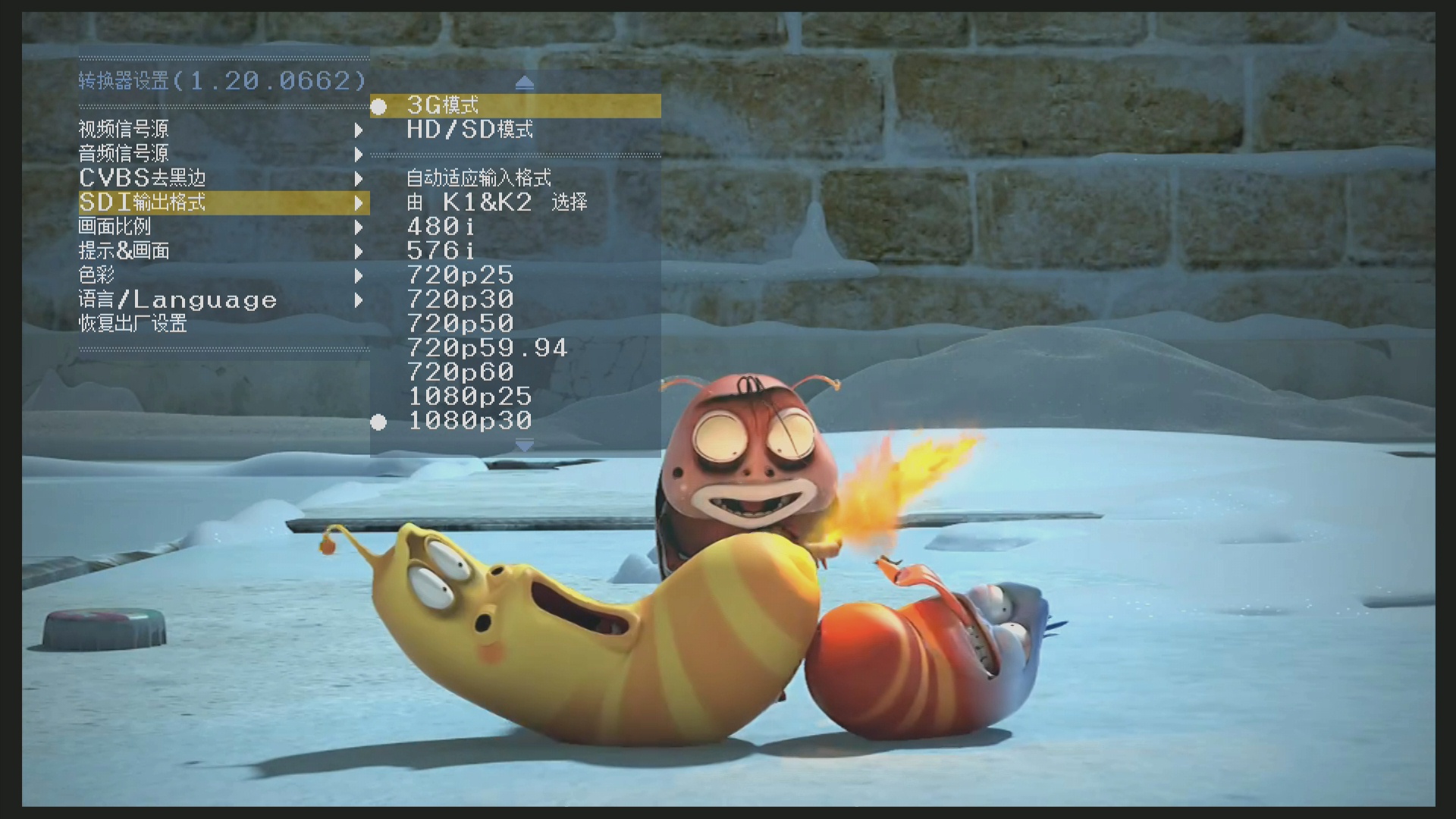Open the 画面比例 settings
This screenshot has height=819, width=1456.
point(115,227)
